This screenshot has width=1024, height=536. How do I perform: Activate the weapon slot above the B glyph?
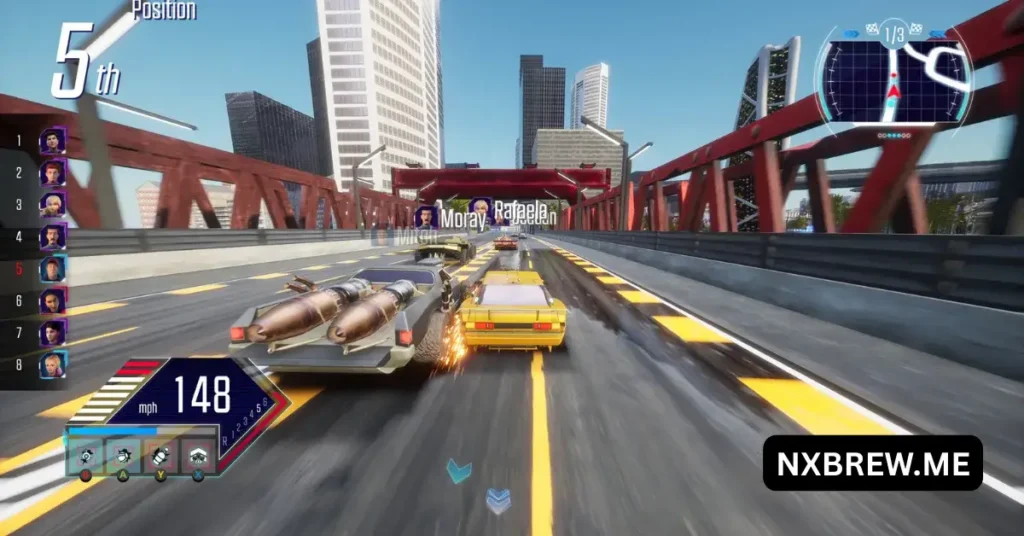86,455
